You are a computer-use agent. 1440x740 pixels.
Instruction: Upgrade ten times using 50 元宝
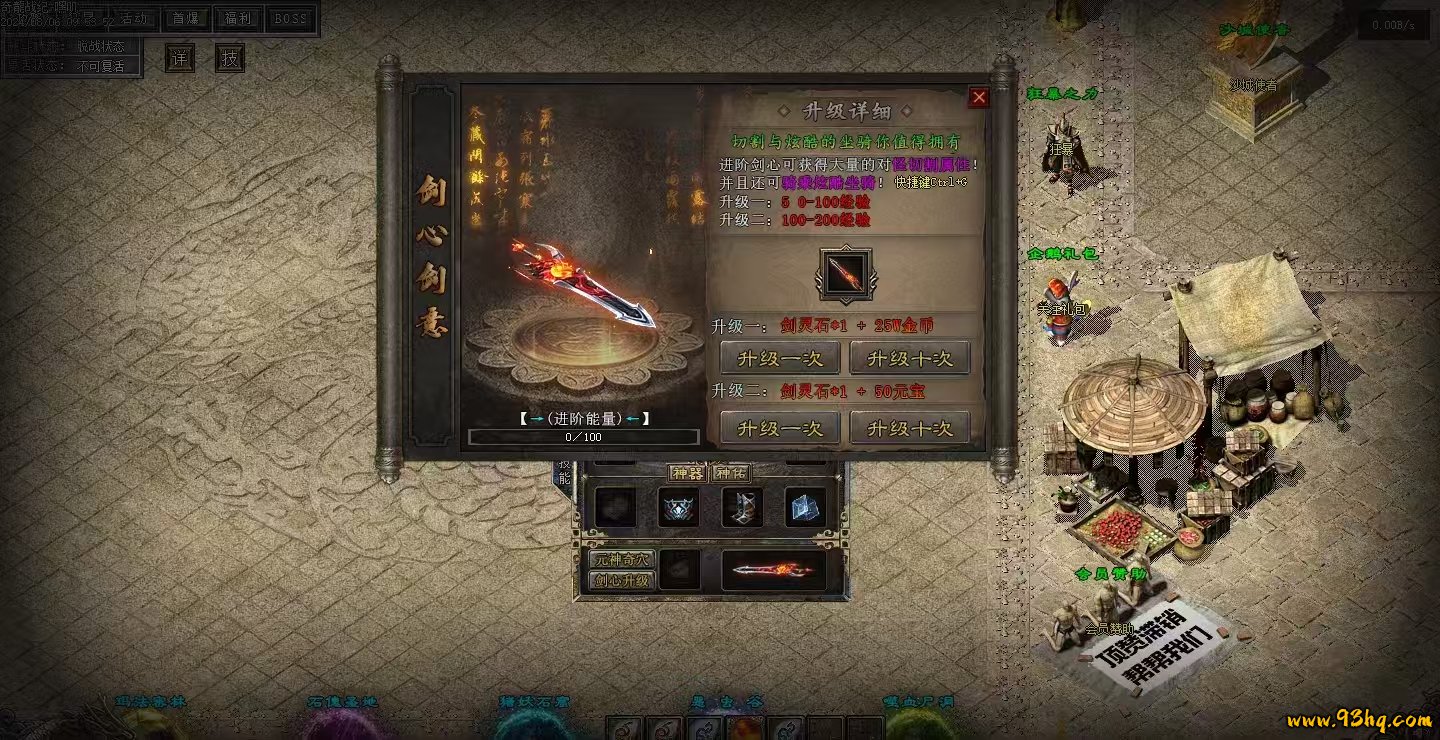(x=909, y=428)
